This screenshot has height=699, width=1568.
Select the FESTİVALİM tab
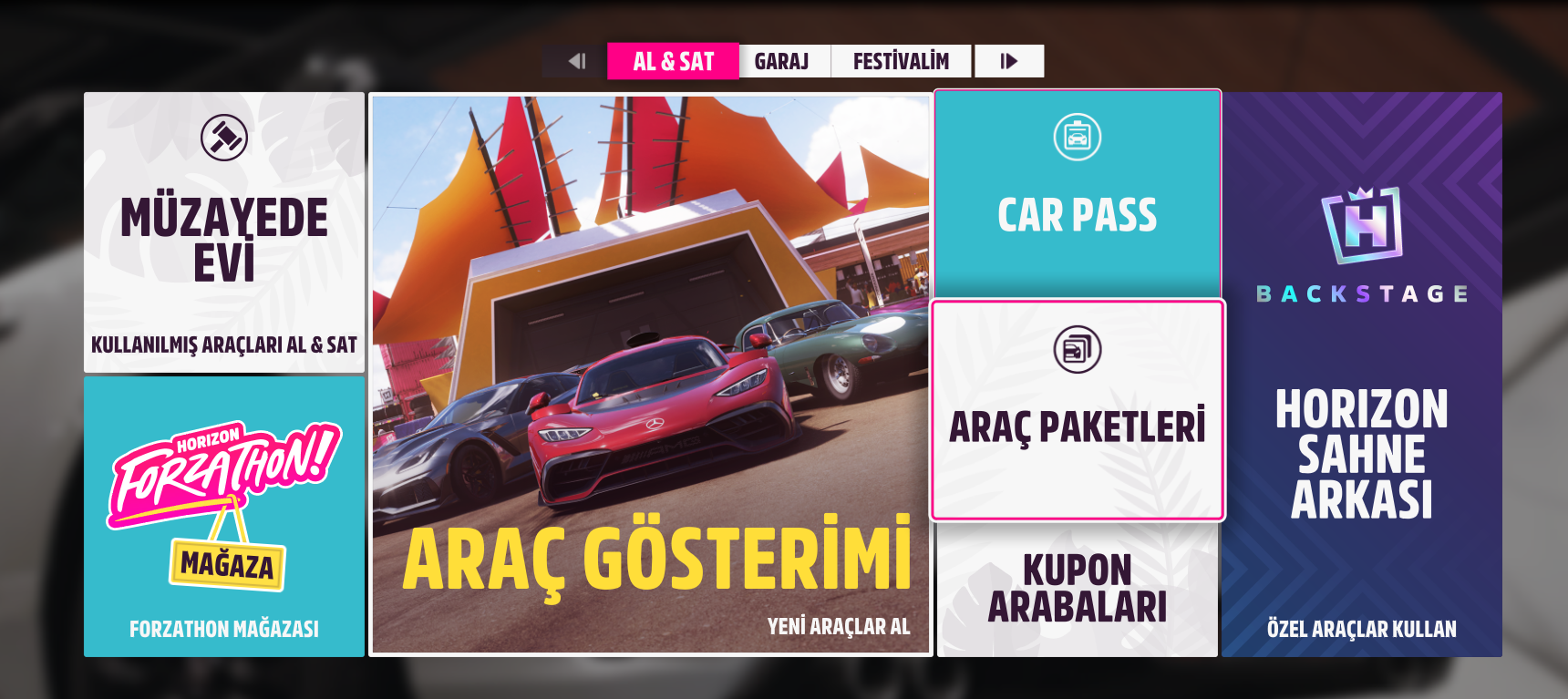[901, 61]
